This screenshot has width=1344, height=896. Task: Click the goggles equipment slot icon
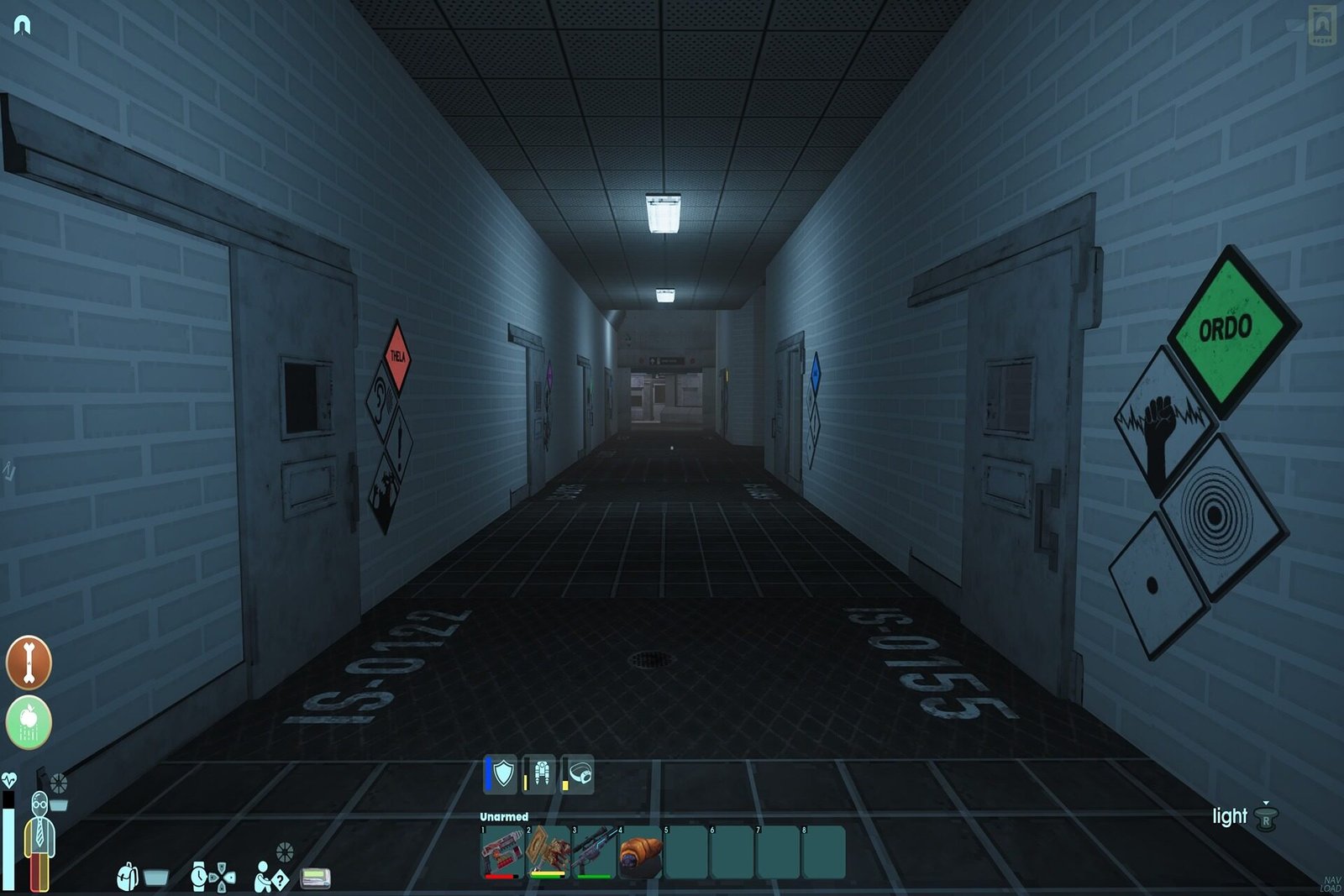[580, 772]
